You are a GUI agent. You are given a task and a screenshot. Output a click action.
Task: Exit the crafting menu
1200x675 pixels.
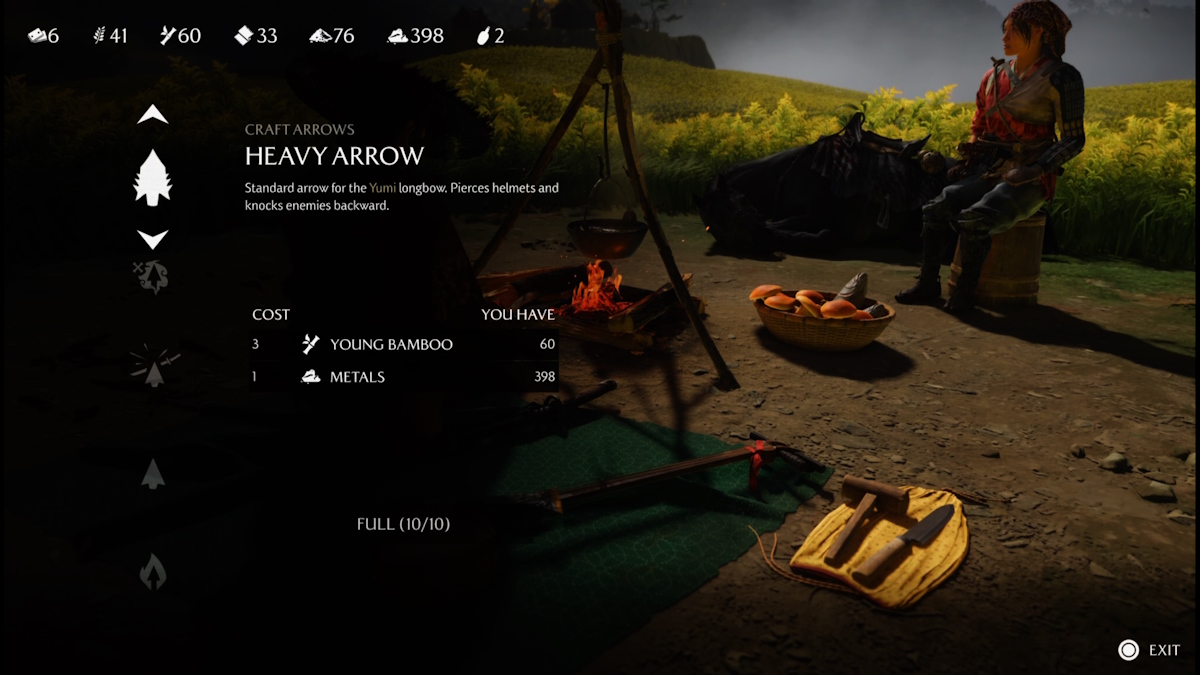pos(1150,650)
